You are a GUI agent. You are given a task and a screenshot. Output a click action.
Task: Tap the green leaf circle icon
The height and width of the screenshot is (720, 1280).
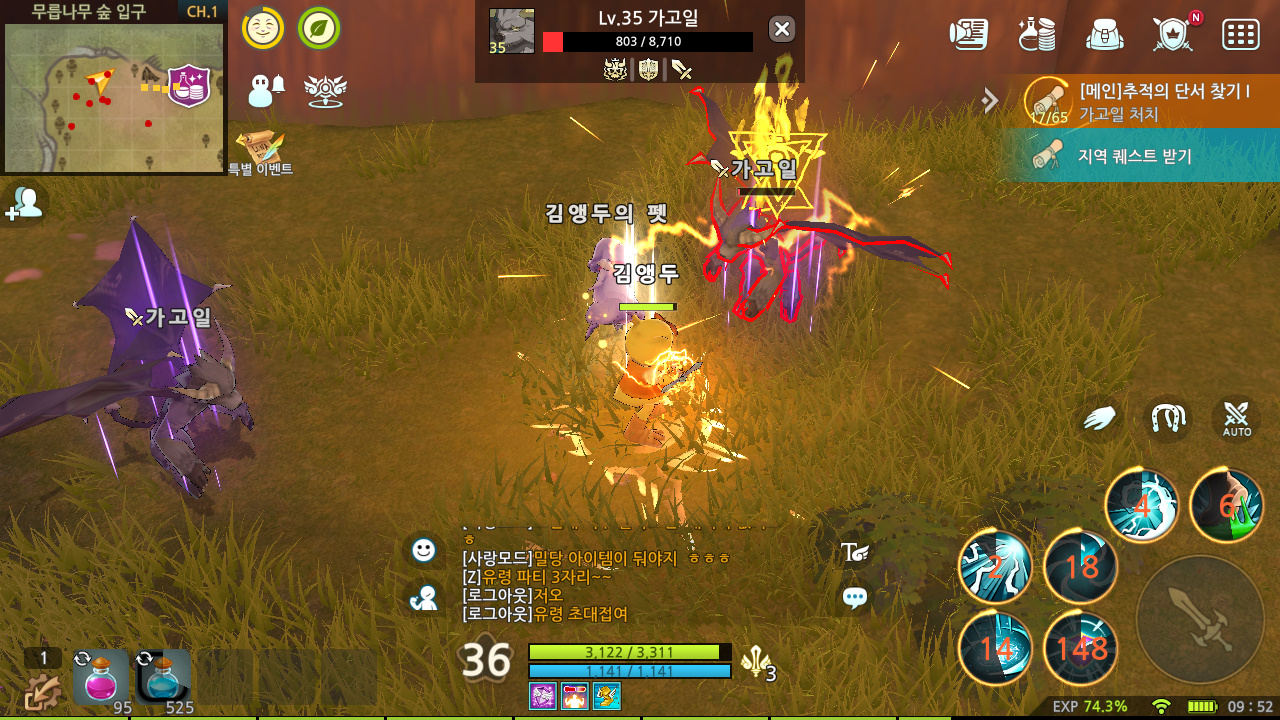[318, 28]
